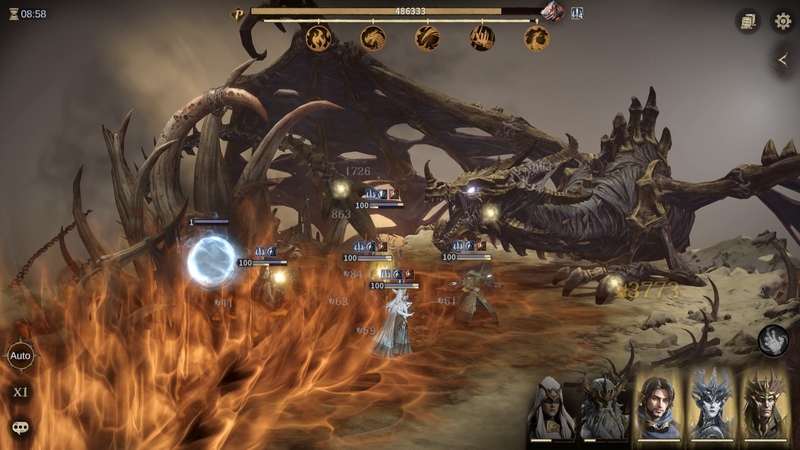Screen dimensions: 800x450
Task: Open the chat speech bubble
Action: (x=20, y=427)
